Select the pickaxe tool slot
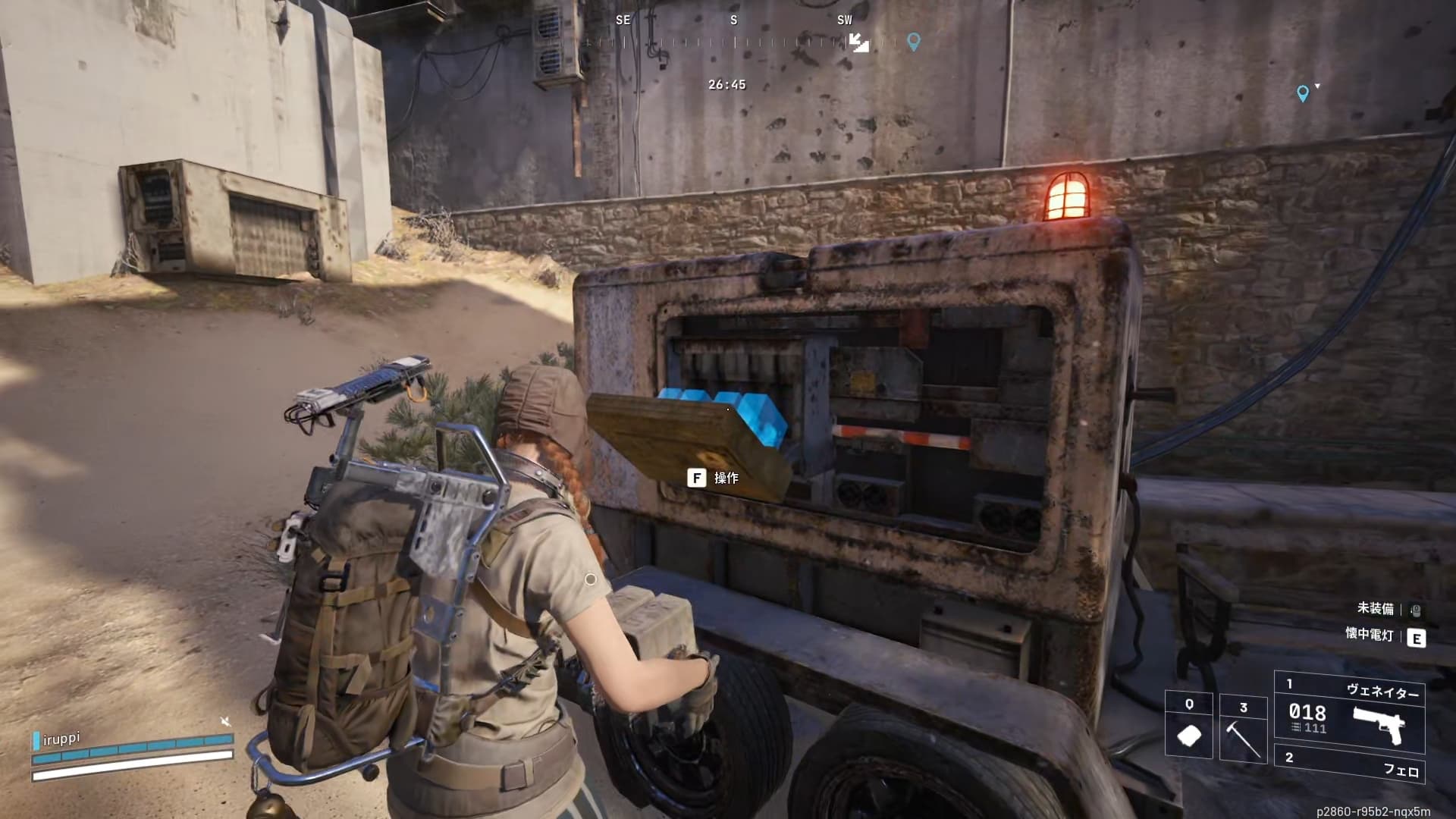Image resolution: width=1456 pixels, height=819 pixels. click(1243, 728)
